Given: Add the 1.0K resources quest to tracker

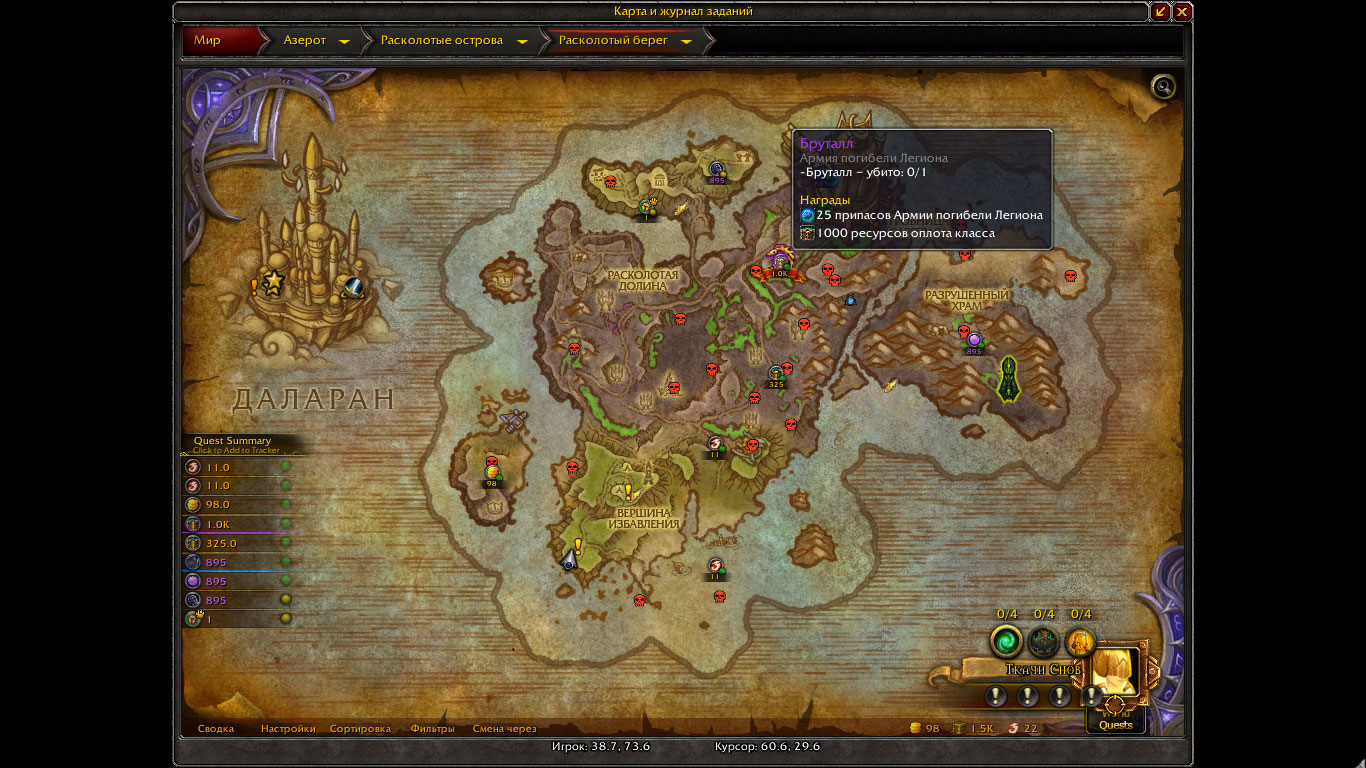Looking at the screenshot, I should [236, 524].
